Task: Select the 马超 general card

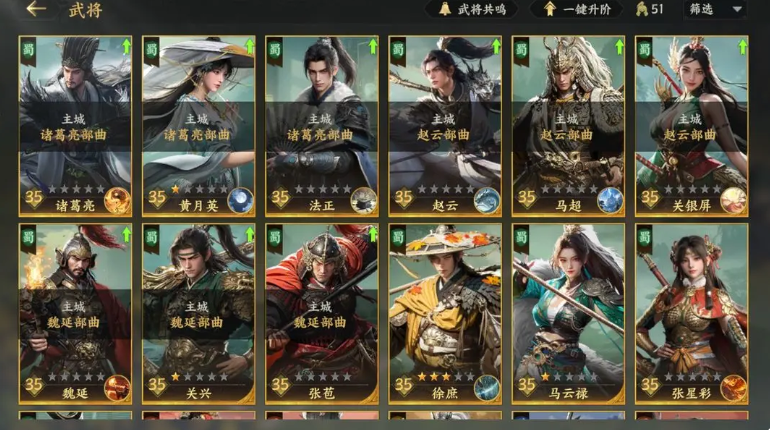Action: click(567, 125)
